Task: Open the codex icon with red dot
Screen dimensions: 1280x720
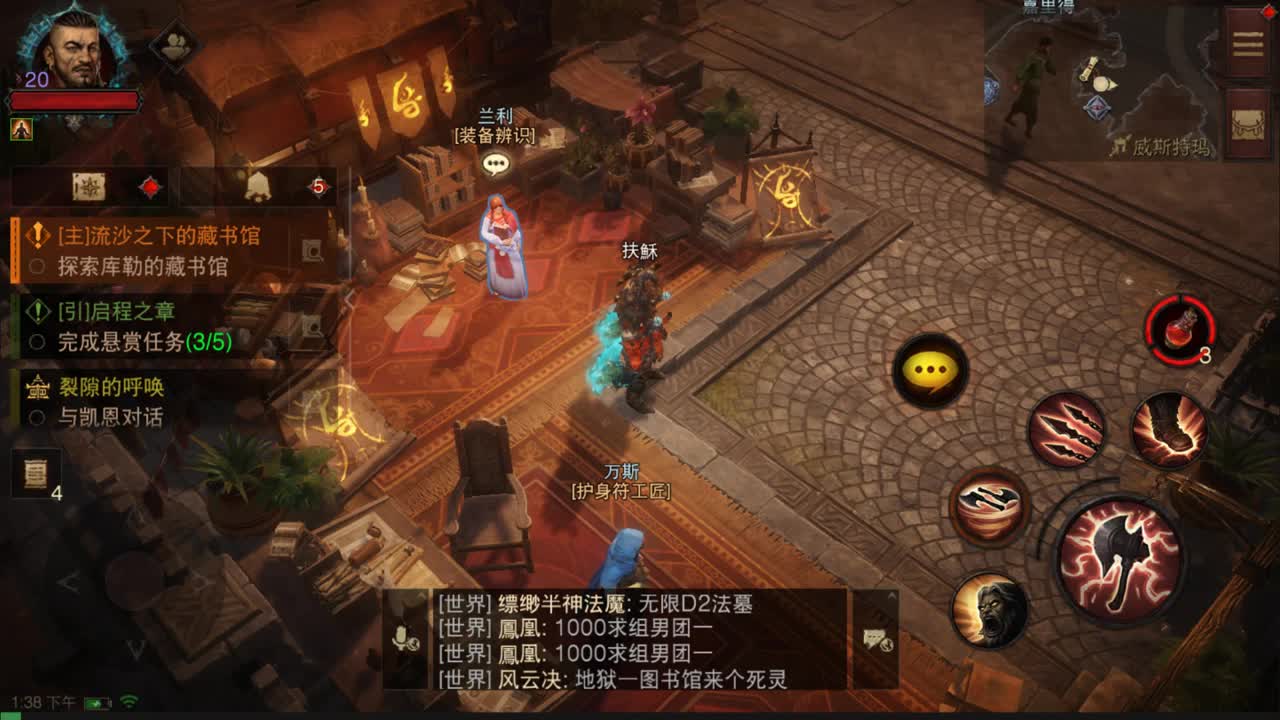Action: pos(90,188)
